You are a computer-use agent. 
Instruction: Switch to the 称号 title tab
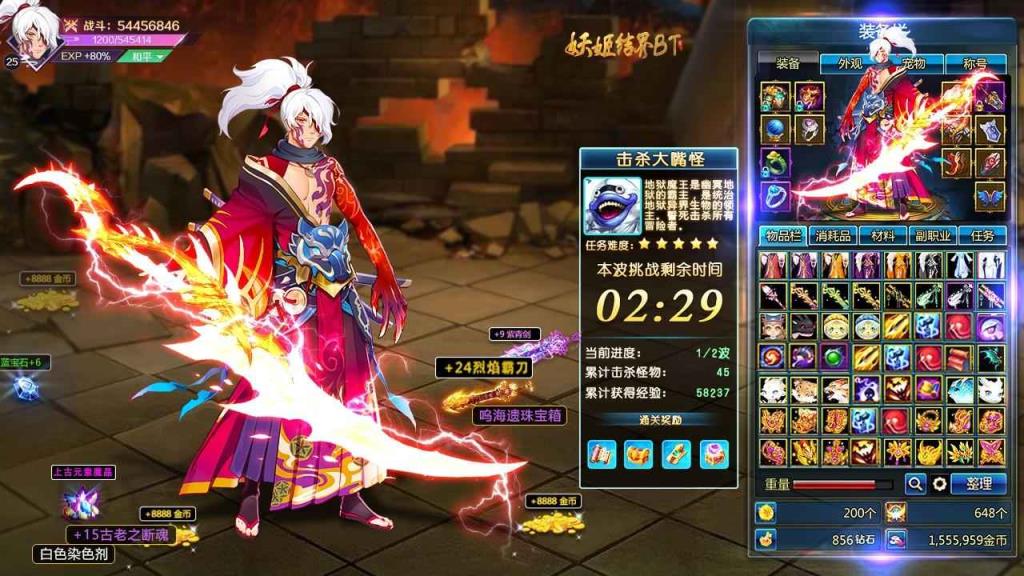pos(974,63)
